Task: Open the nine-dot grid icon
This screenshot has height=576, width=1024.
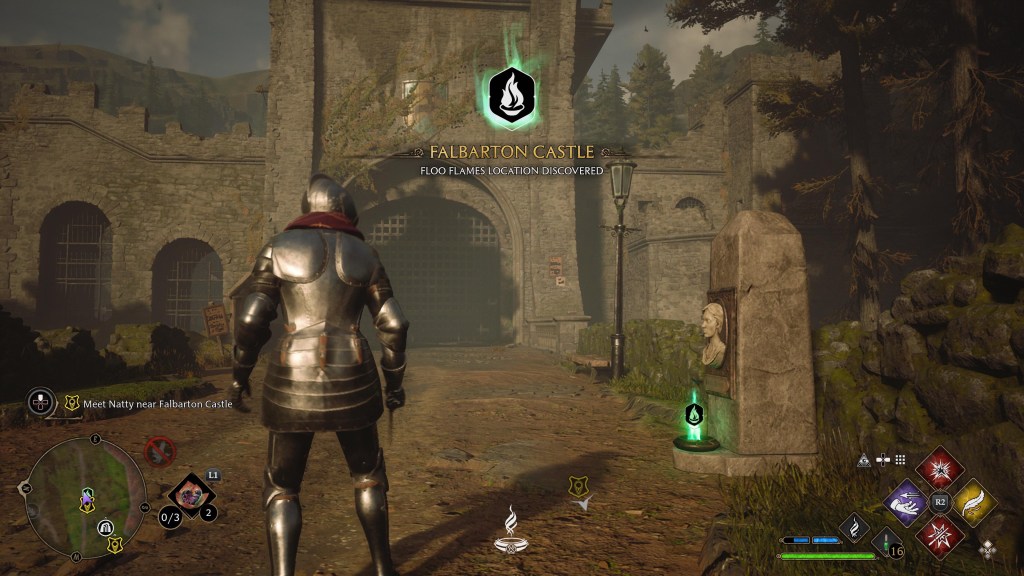Action: pos(900,460)
